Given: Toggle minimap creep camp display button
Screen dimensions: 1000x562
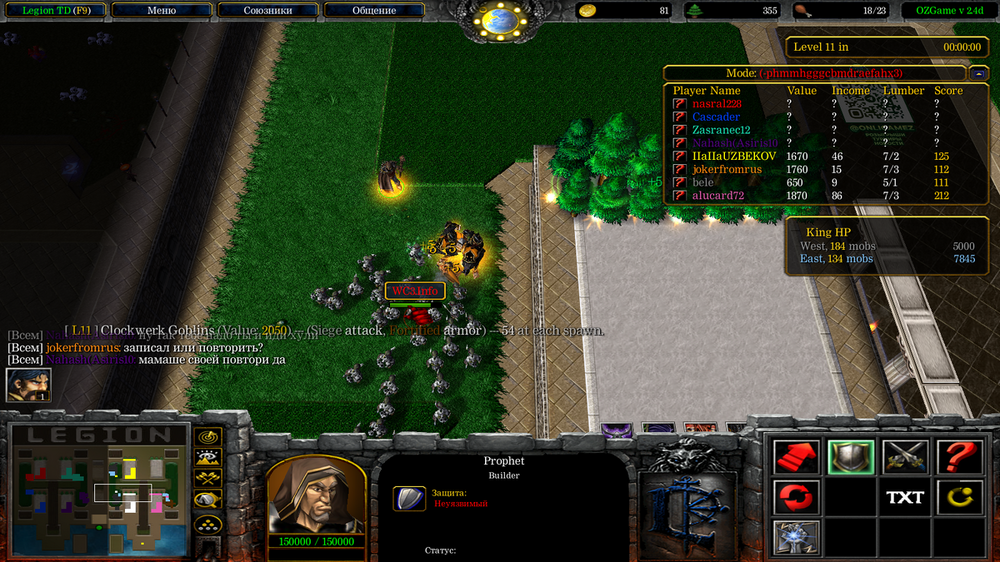Looking at the screenshot, I should pyautogui.click(x=208, y=501).
